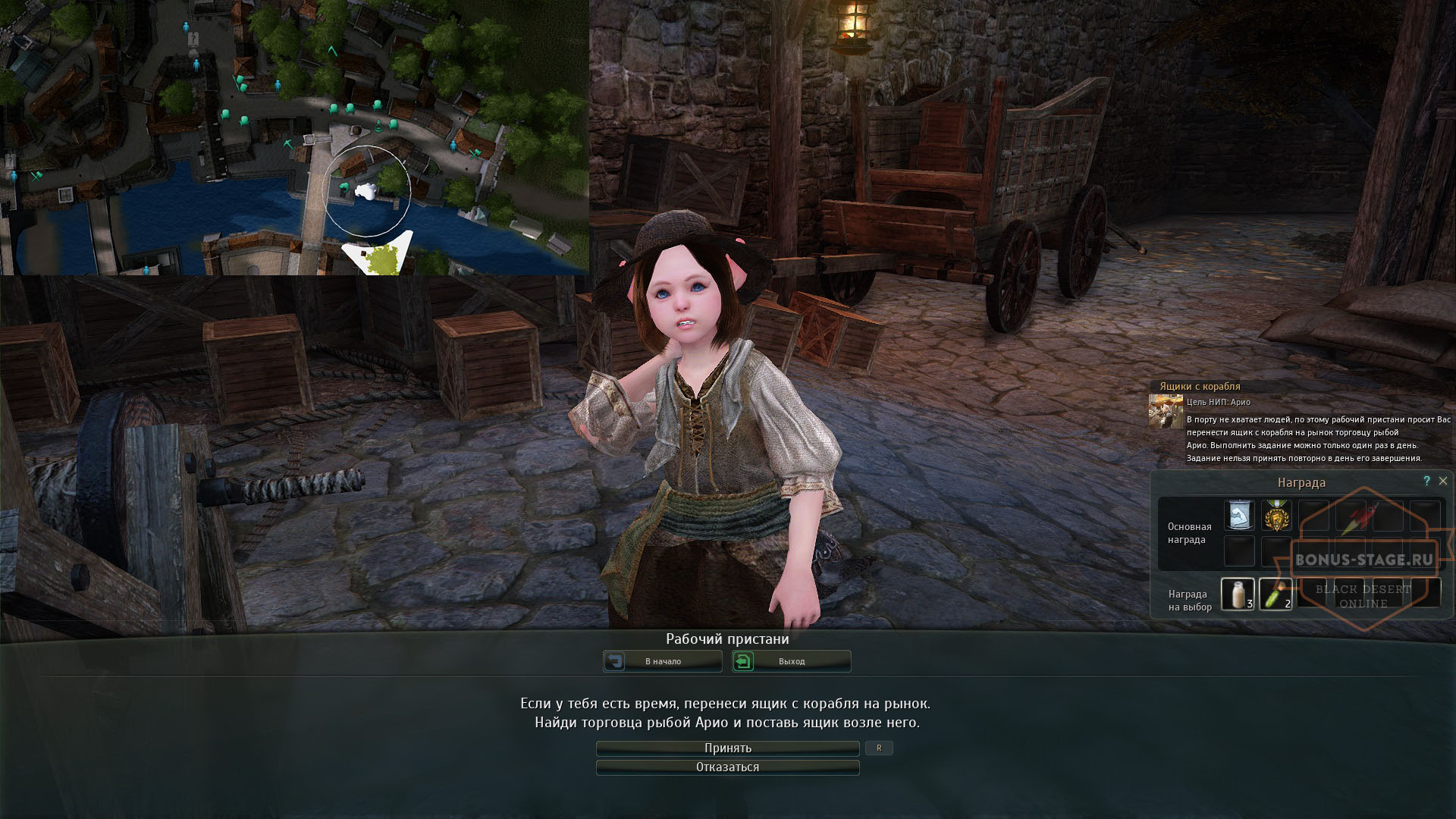Click the R shortcut hint next to Принять
Image resolution: width=1456 pixels, height=819 pixels.
880,748
